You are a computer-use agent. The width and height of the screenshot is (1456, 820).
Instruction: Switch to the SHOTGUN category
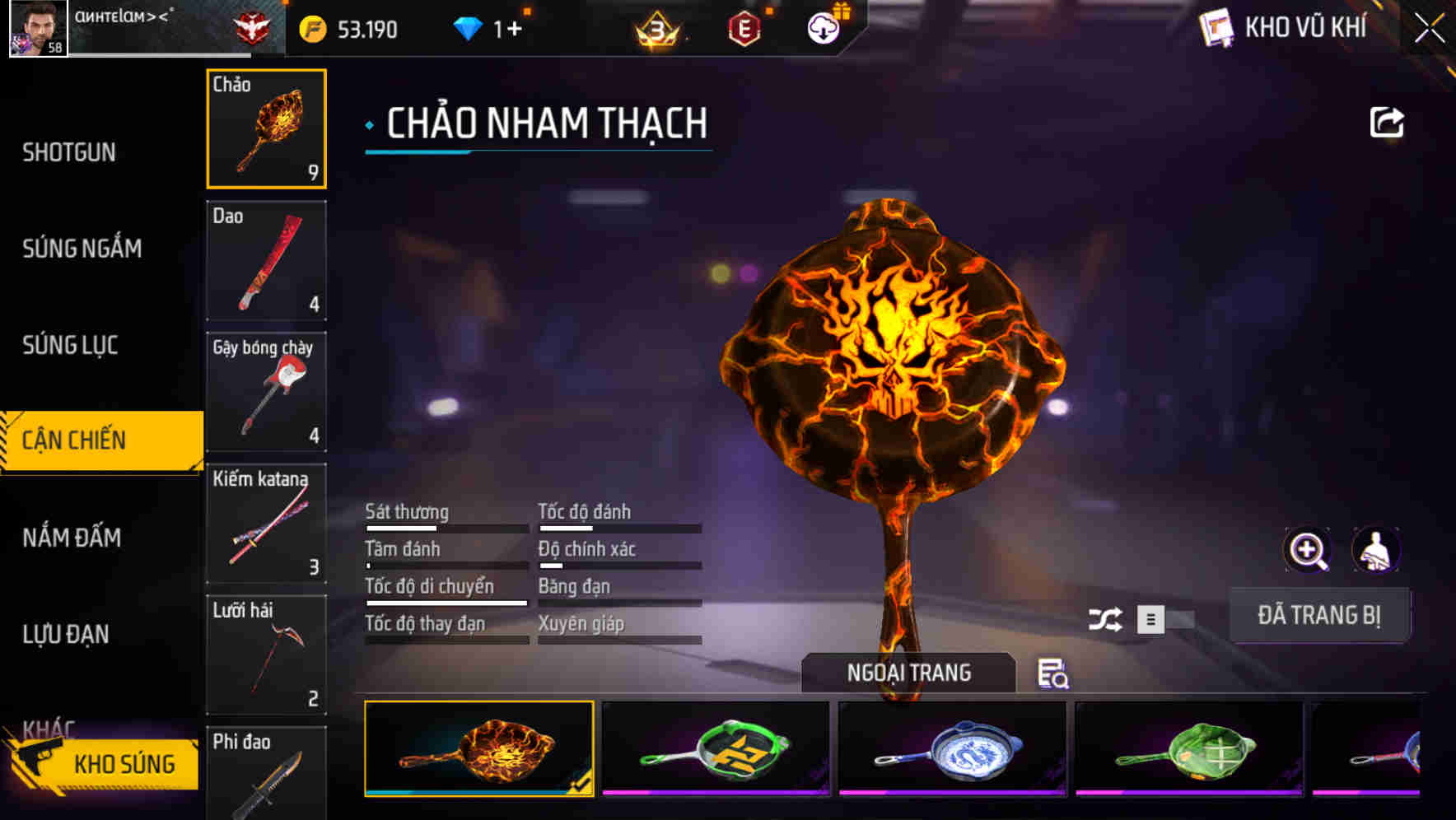coord(70,152)
